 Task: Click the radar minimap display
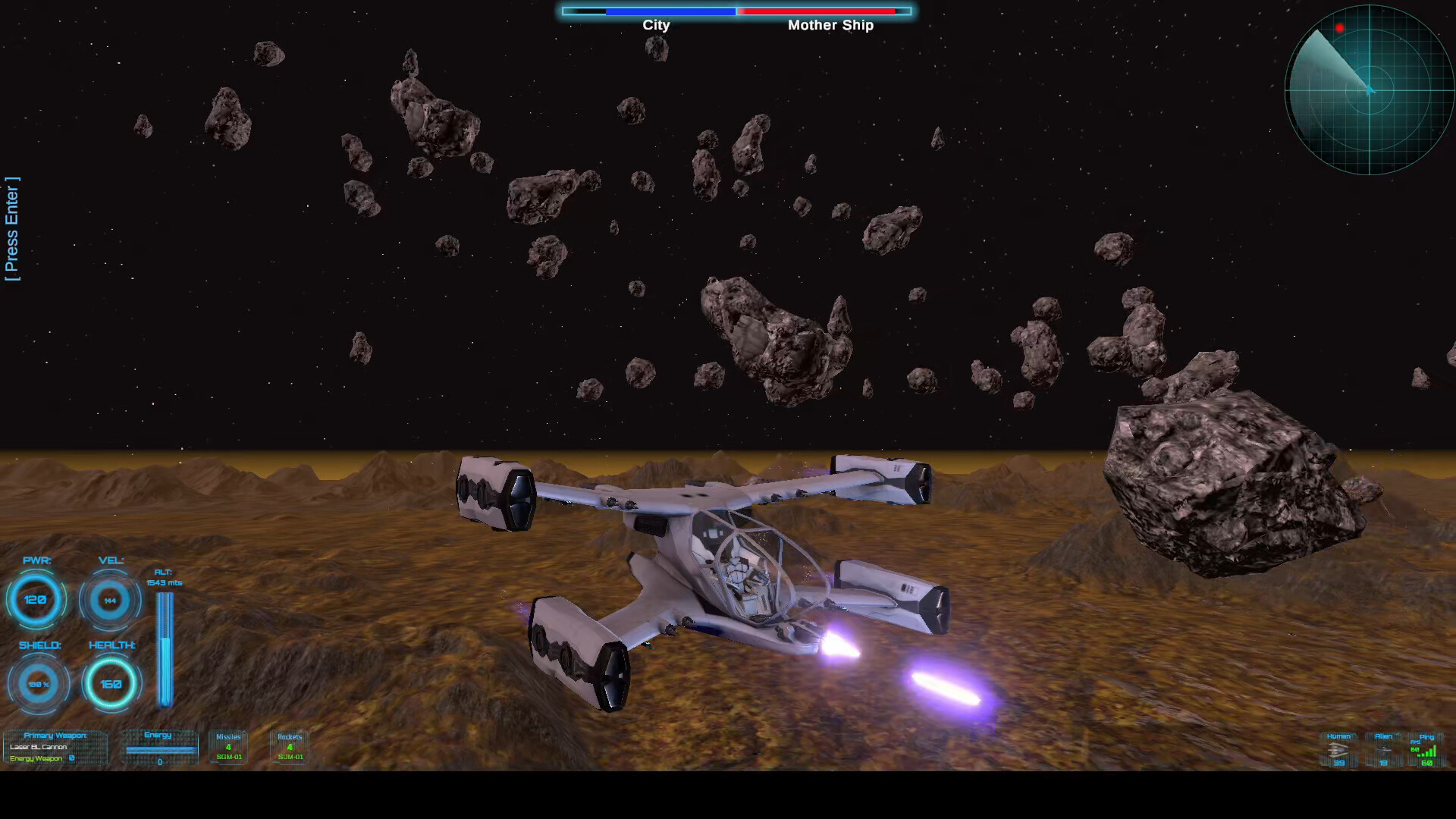1370,91
